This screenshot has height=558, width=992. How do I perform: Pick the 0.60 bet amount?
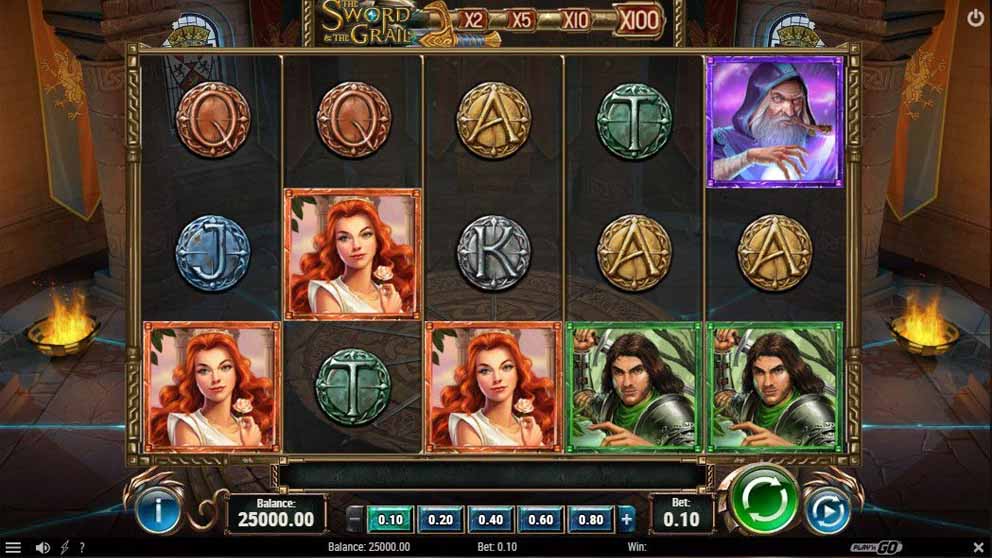tap(540, 519)
